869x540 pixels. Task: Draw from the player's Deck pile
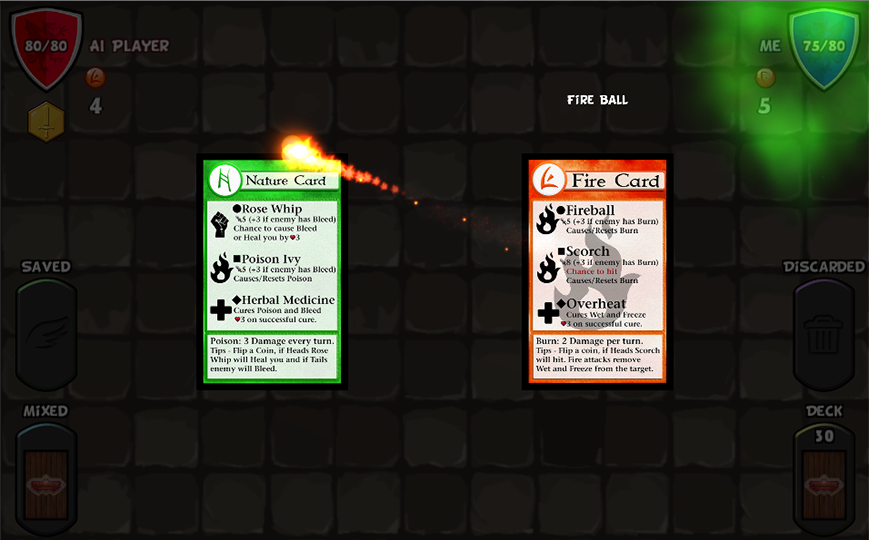tap(824, 482)
